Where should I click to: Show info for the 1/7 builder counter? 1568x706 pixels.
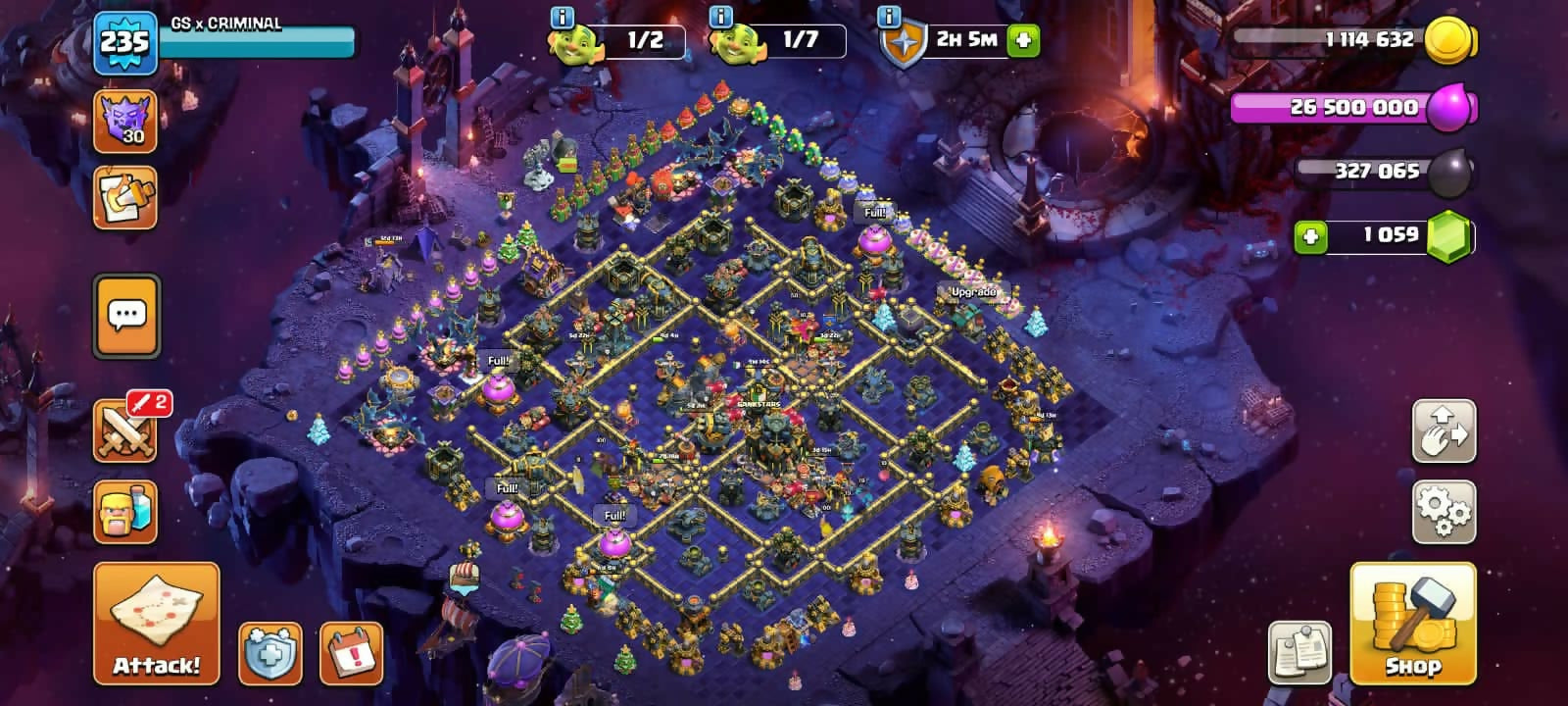pos(720,17)
